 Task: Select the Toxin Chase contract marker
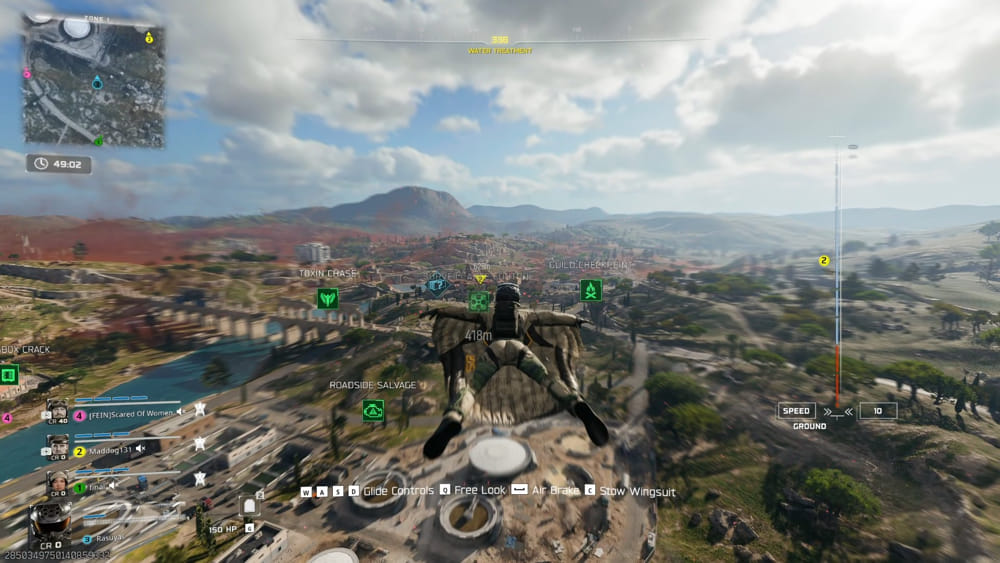pos(327,297)
